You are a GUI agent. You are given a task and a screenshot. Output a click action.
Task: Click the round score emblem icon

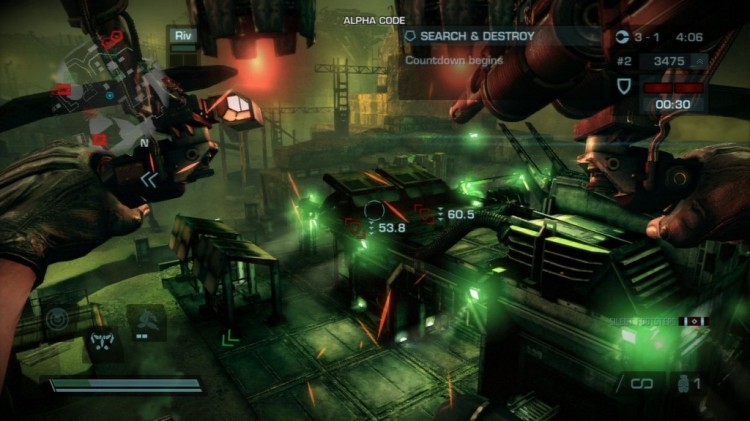(625, 37)
